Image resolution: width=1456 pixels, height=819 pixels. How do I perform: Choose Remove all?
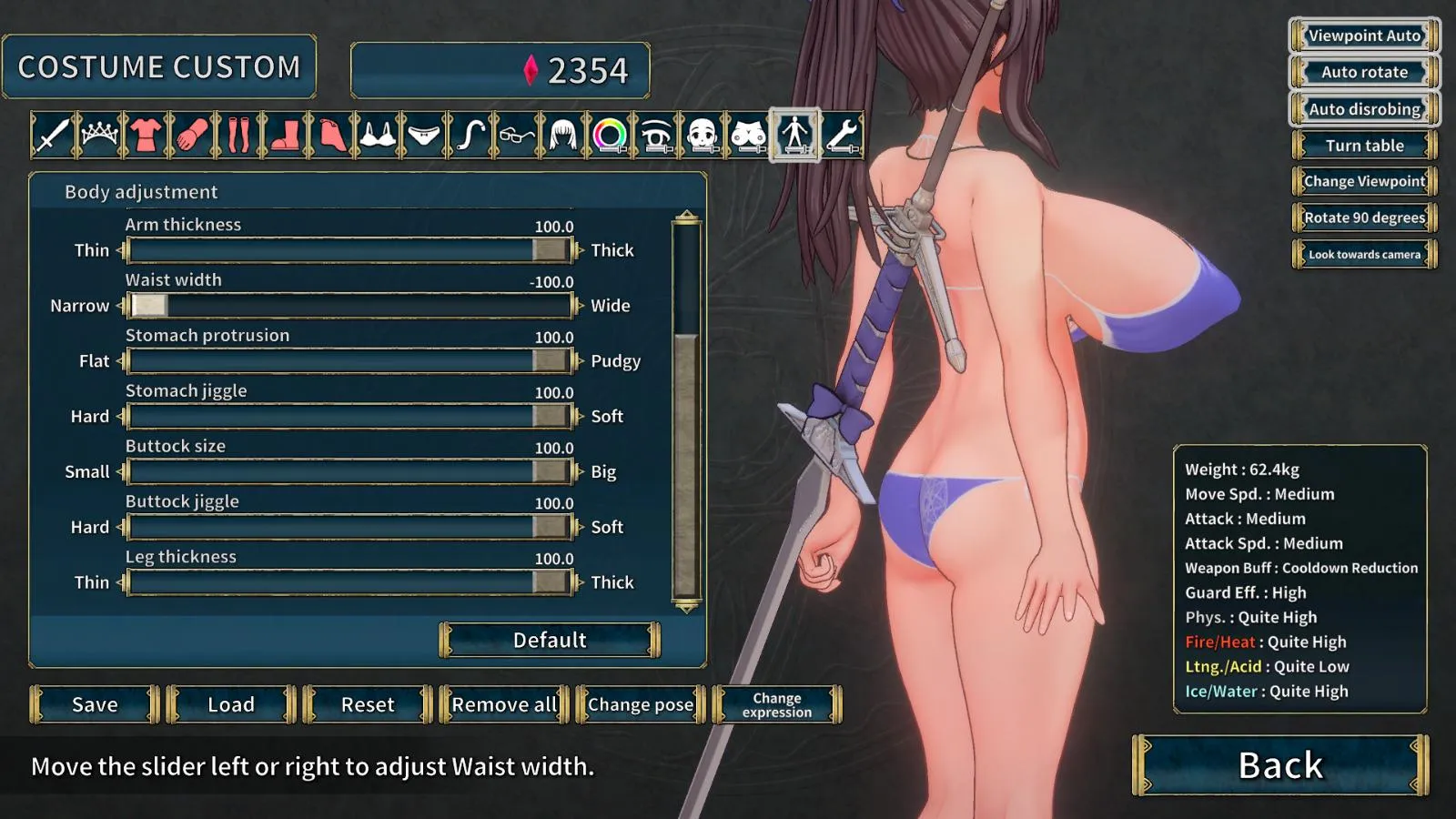pyautogui.click(x=504, y=704)
